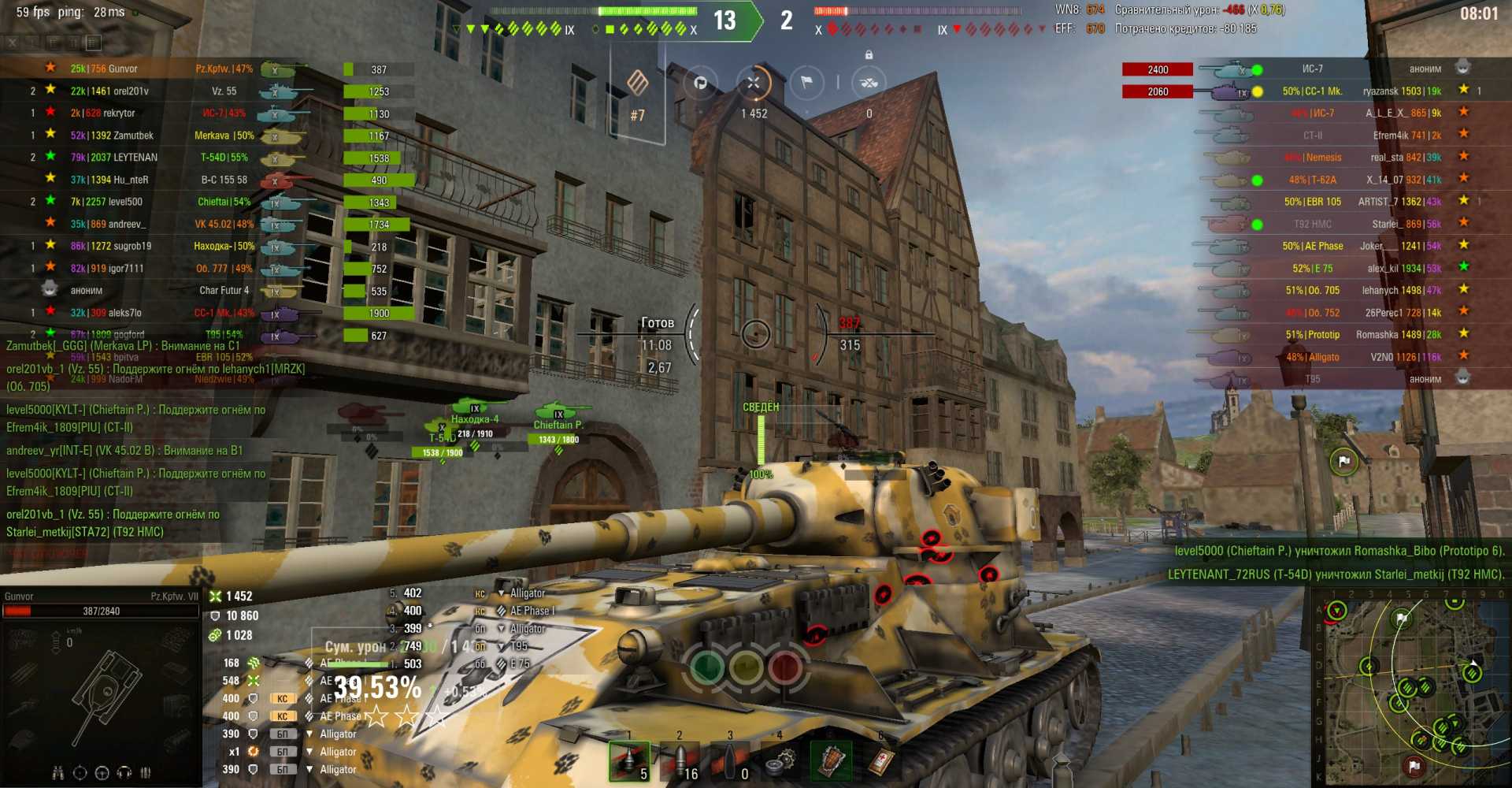The height and width of the screenshot is (788, 1512).
Task: Click the steering wheel driver icon
Action: [x=102, y=773]
